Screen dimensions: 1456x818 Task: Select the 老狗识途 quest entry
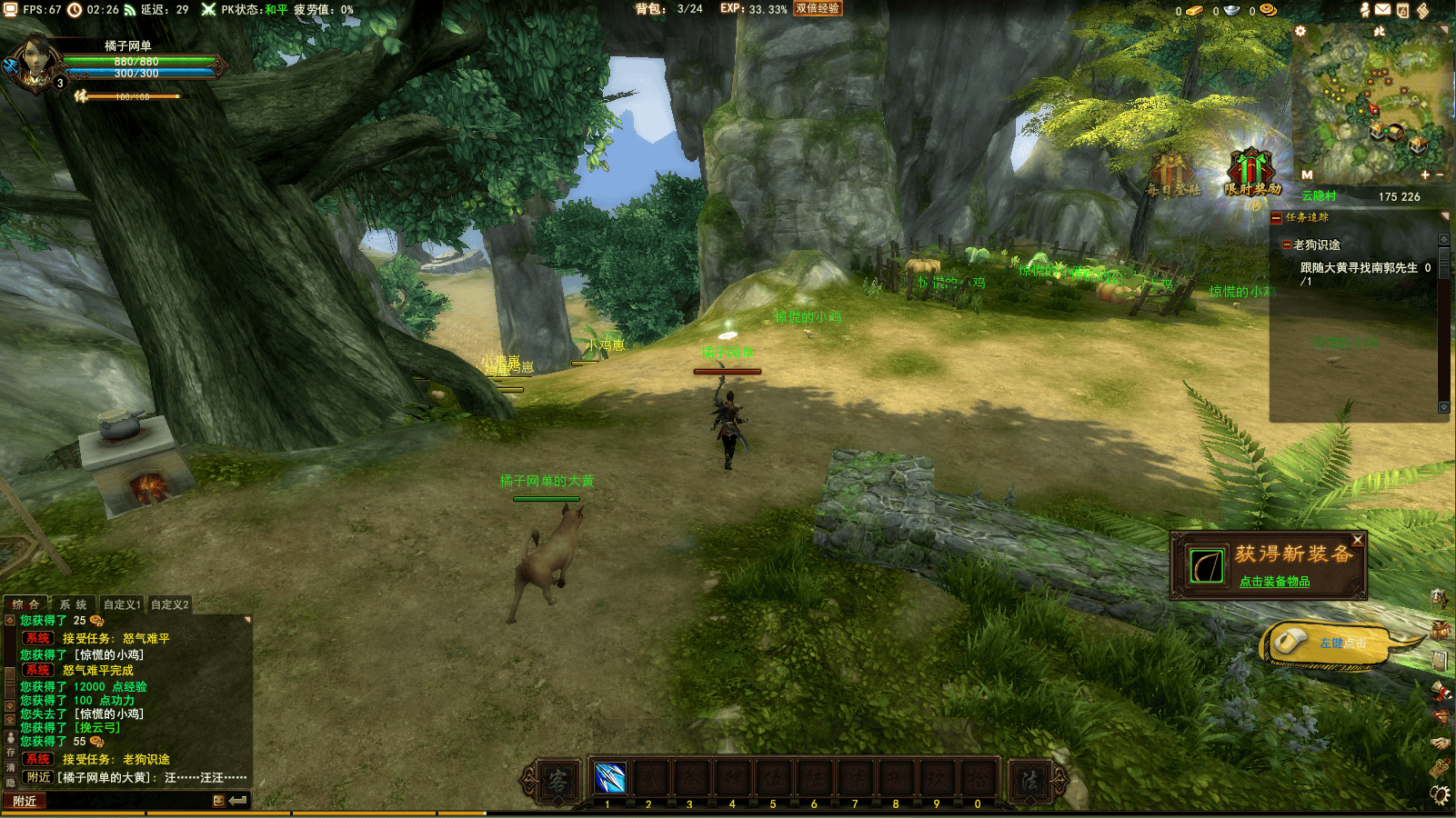point(1316,245)
